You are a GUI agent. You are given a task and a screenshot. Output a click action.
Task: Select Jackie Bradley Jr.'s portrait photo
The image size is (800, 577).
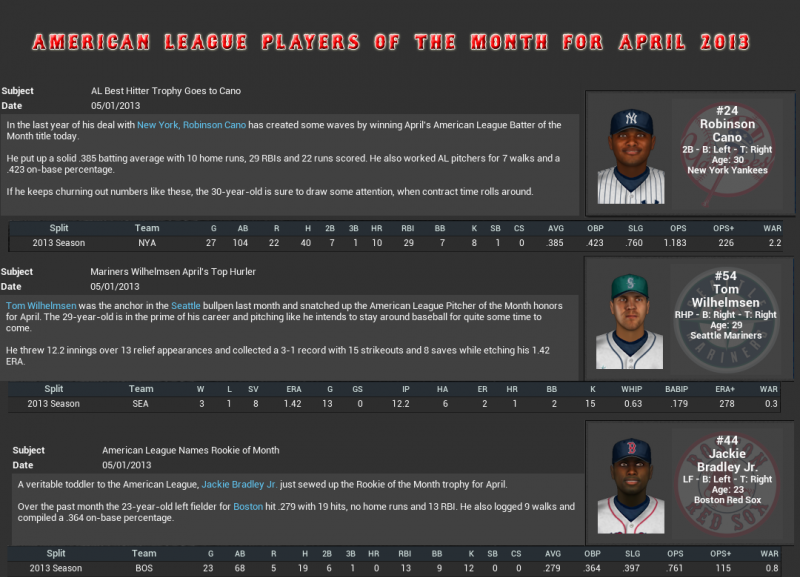(x=631, y=487)
